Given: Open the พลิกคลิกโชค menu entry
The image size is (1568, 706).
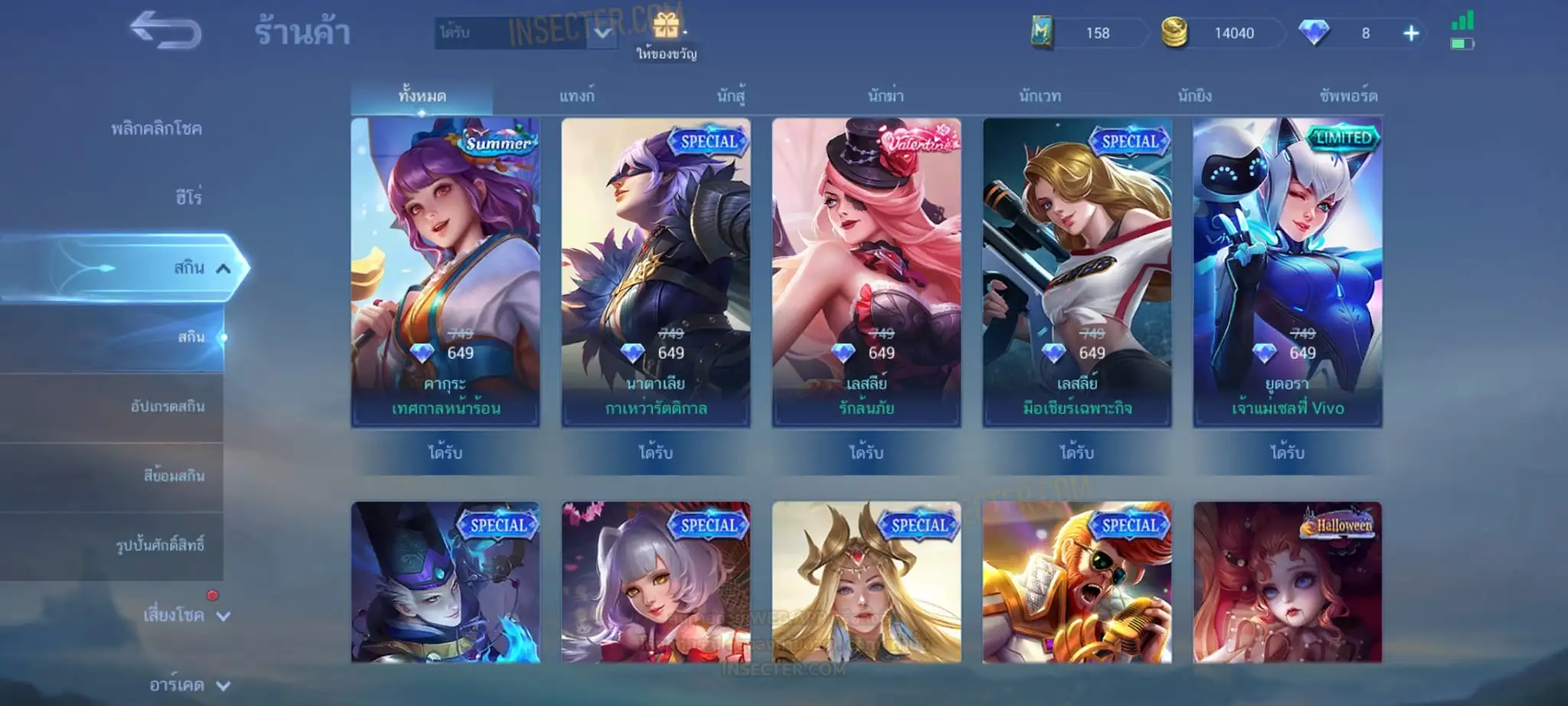Looking at the screenshot, I should coord(156,129).
